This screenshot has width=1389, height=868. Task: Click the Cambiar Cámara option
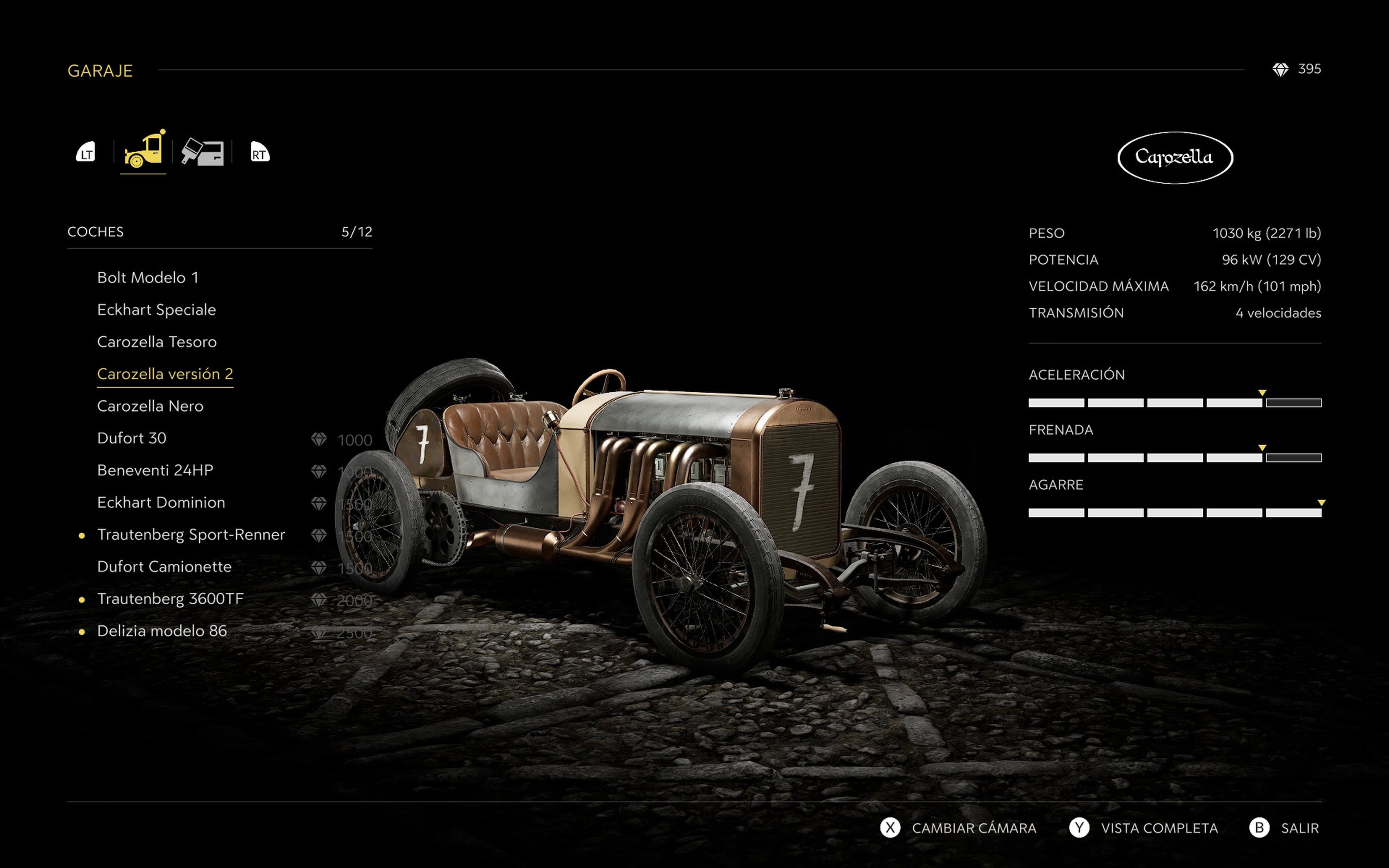point(973,828)
